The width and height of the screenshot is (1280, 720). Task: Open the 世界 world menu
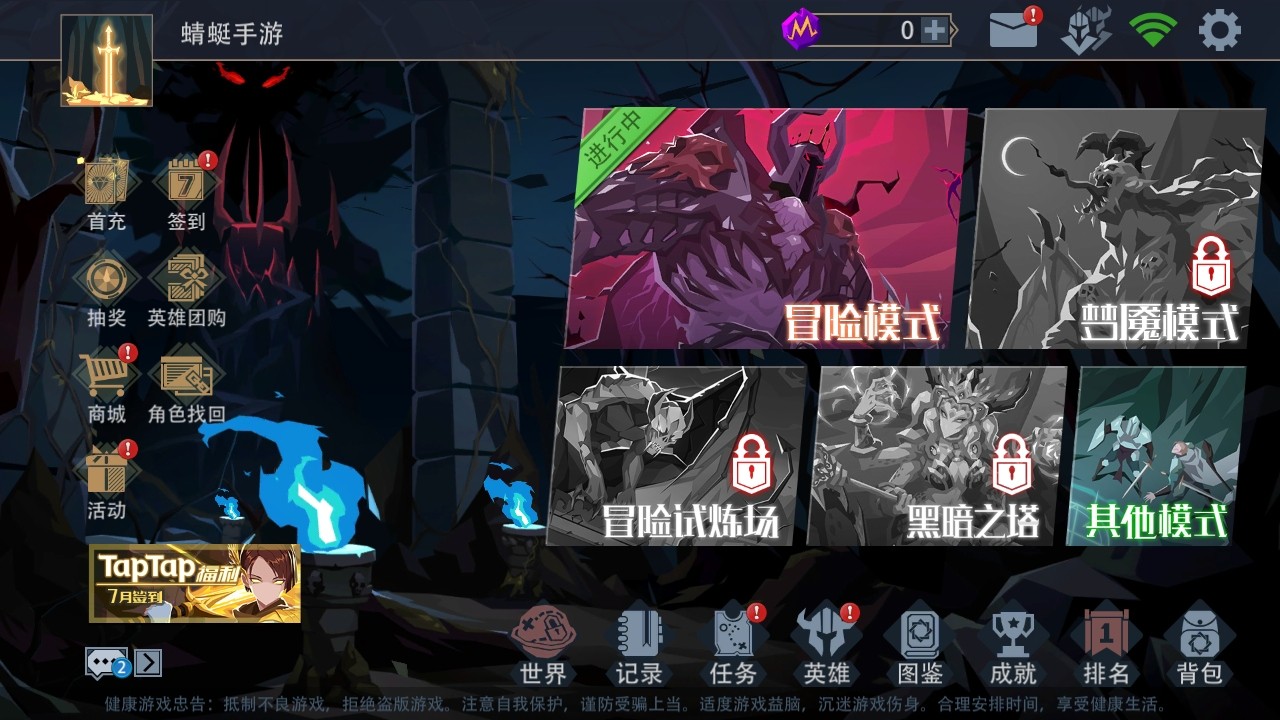pos(543,645)
